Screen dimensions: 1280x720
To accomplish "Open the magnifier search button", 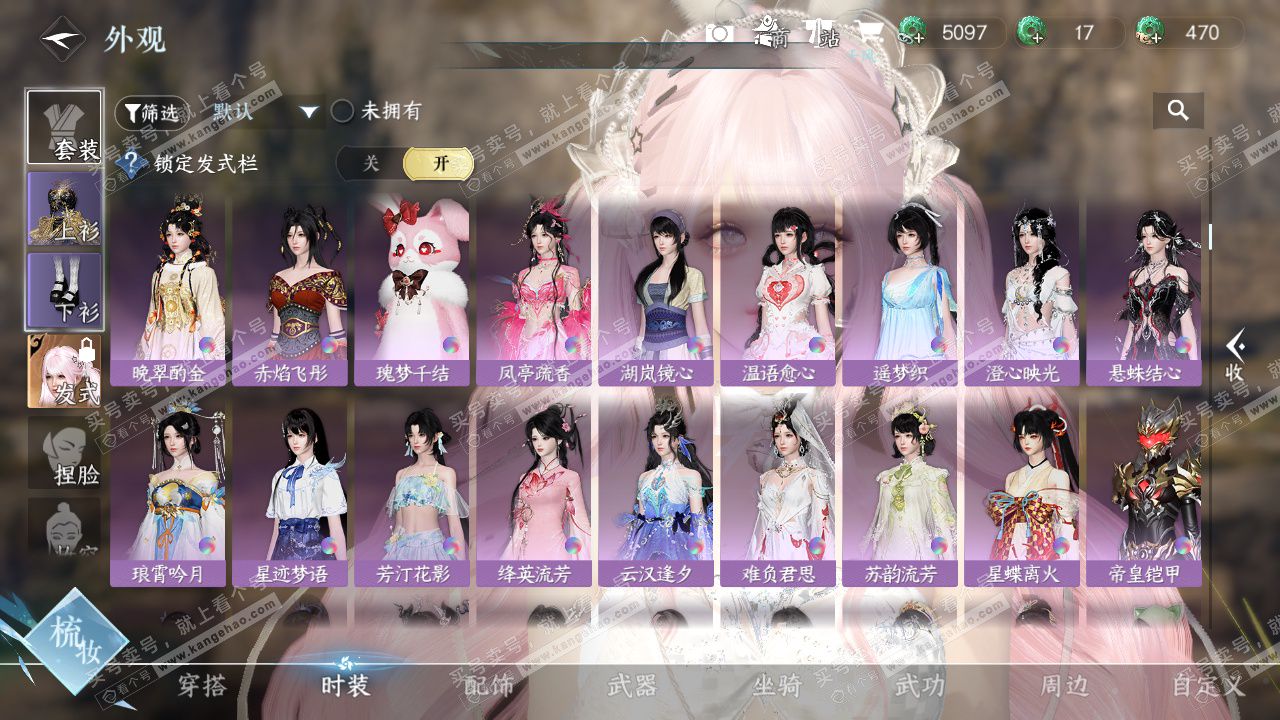I will [x=1178, y=111].
